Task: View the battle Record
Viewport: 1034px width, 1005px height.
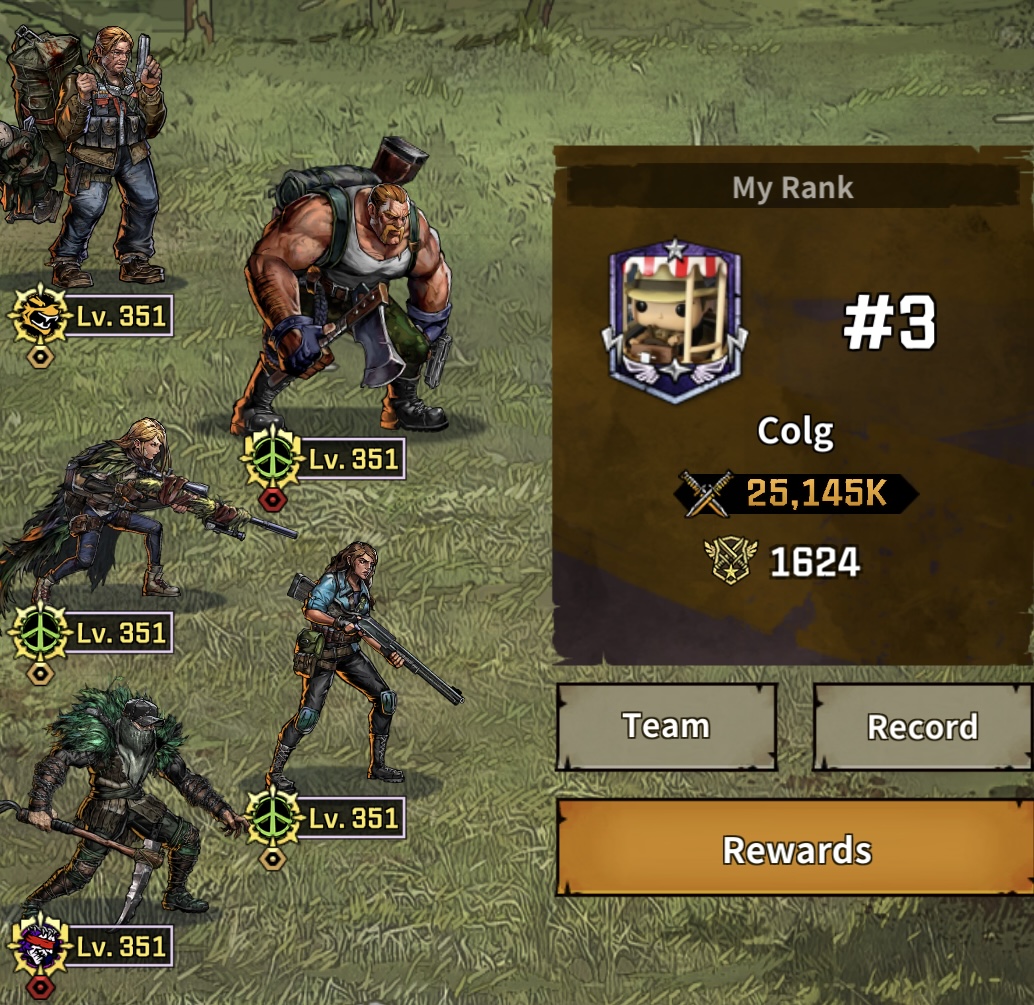Action: (x=922, y=726)
